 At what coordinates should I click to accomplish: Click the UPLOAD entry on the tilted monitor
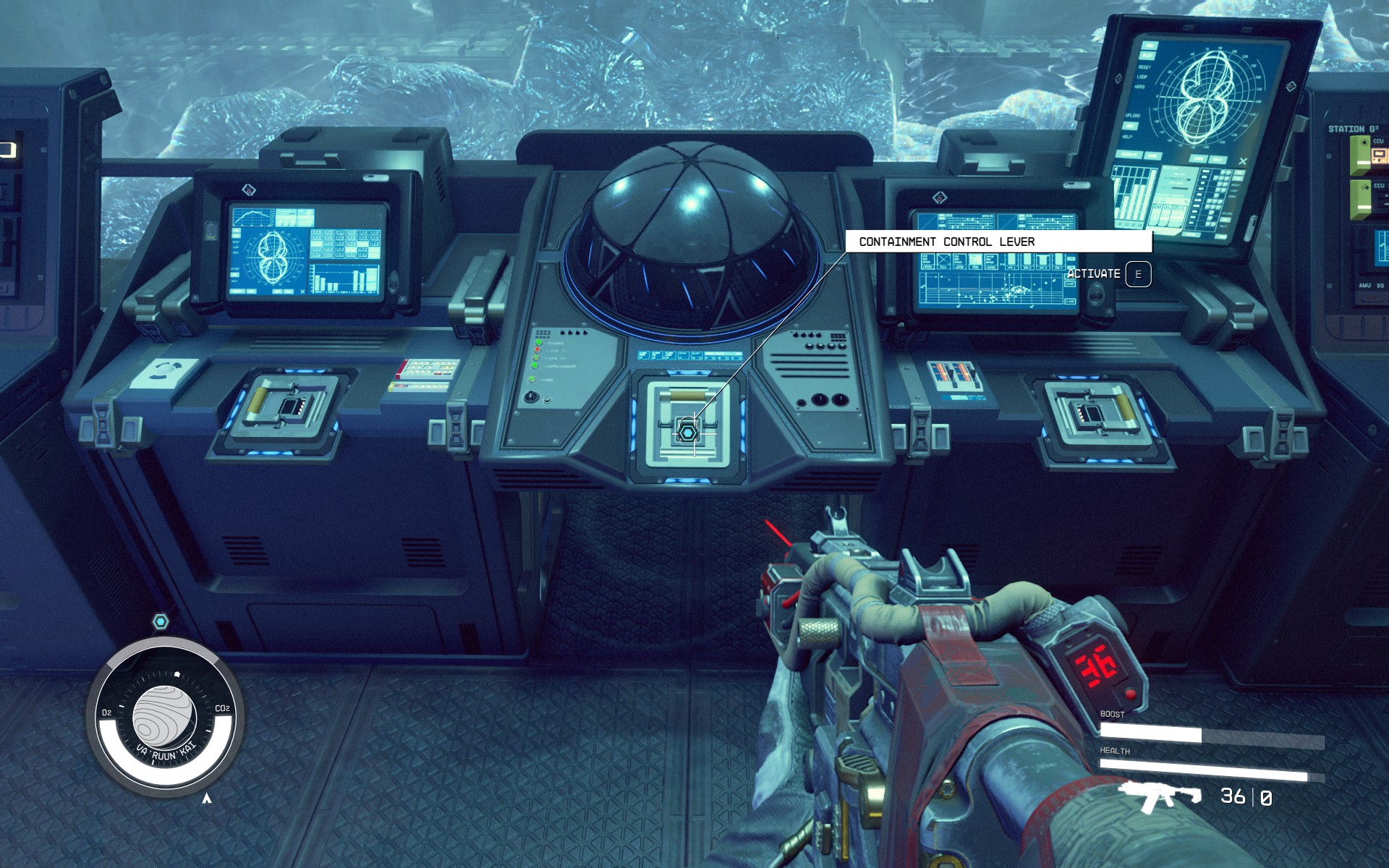(x=1133, y=115)
